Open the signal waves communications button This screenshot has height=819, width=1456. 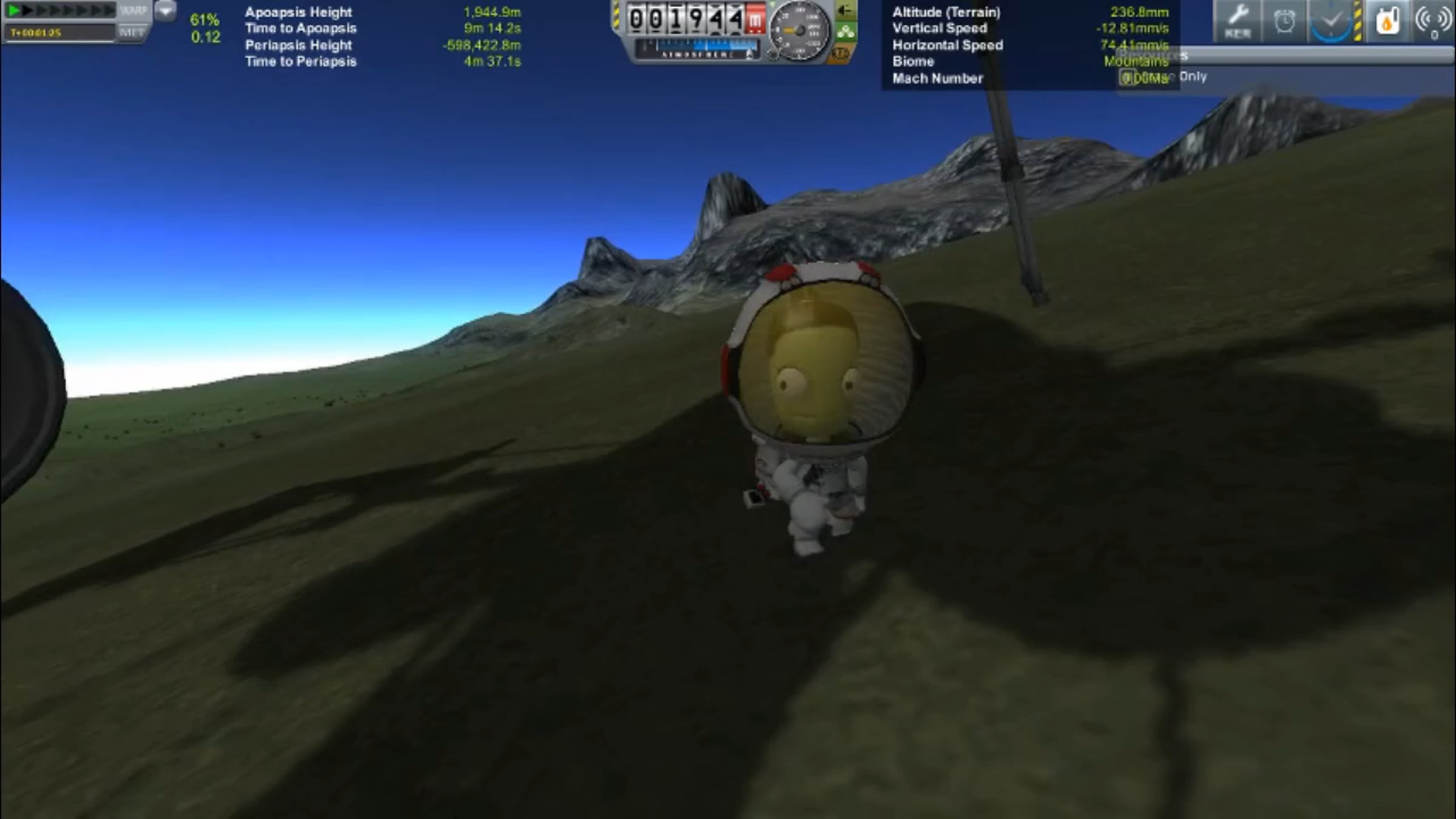1432,22
